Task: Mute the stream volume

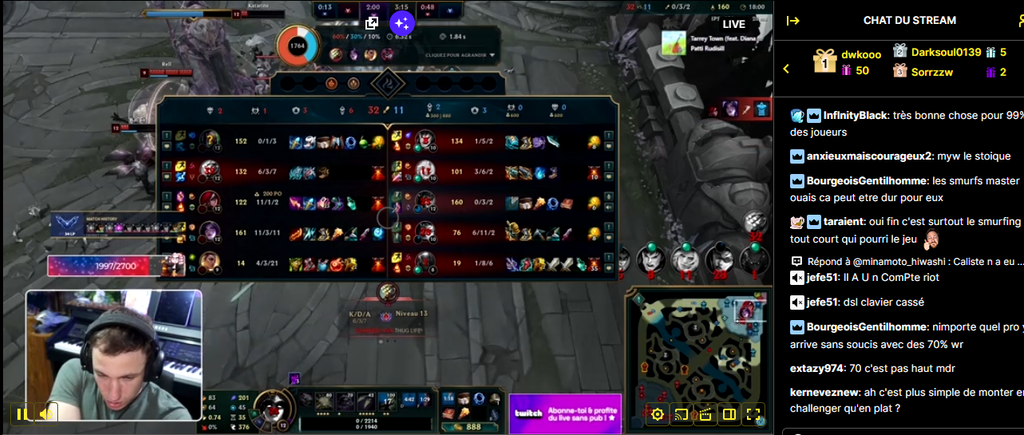Action: tap(46, 413)
